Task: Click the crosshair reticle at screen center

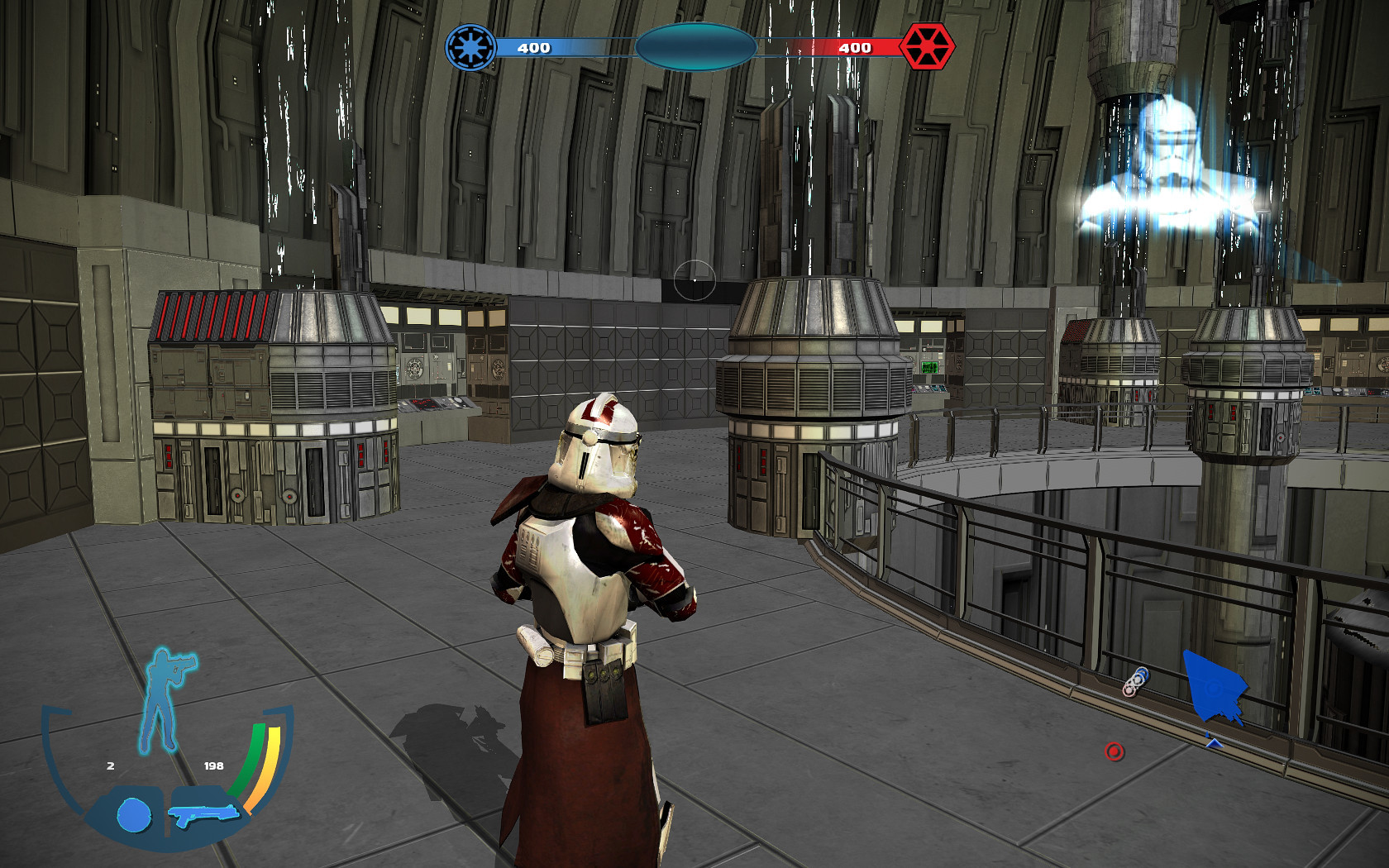Action: [694, 281]
